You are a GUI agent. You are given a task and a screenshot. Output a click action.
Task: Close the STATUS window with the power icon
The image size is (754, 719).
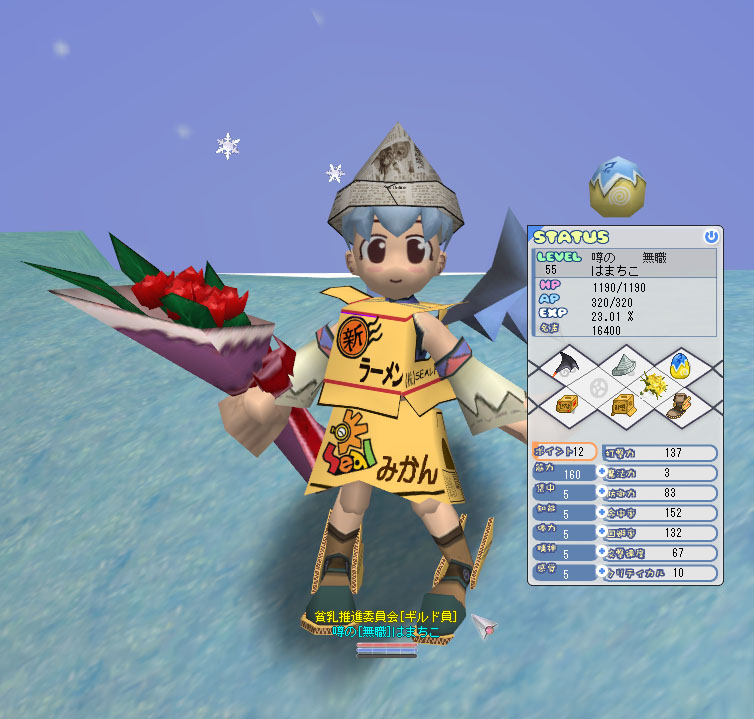coord(711,237)
